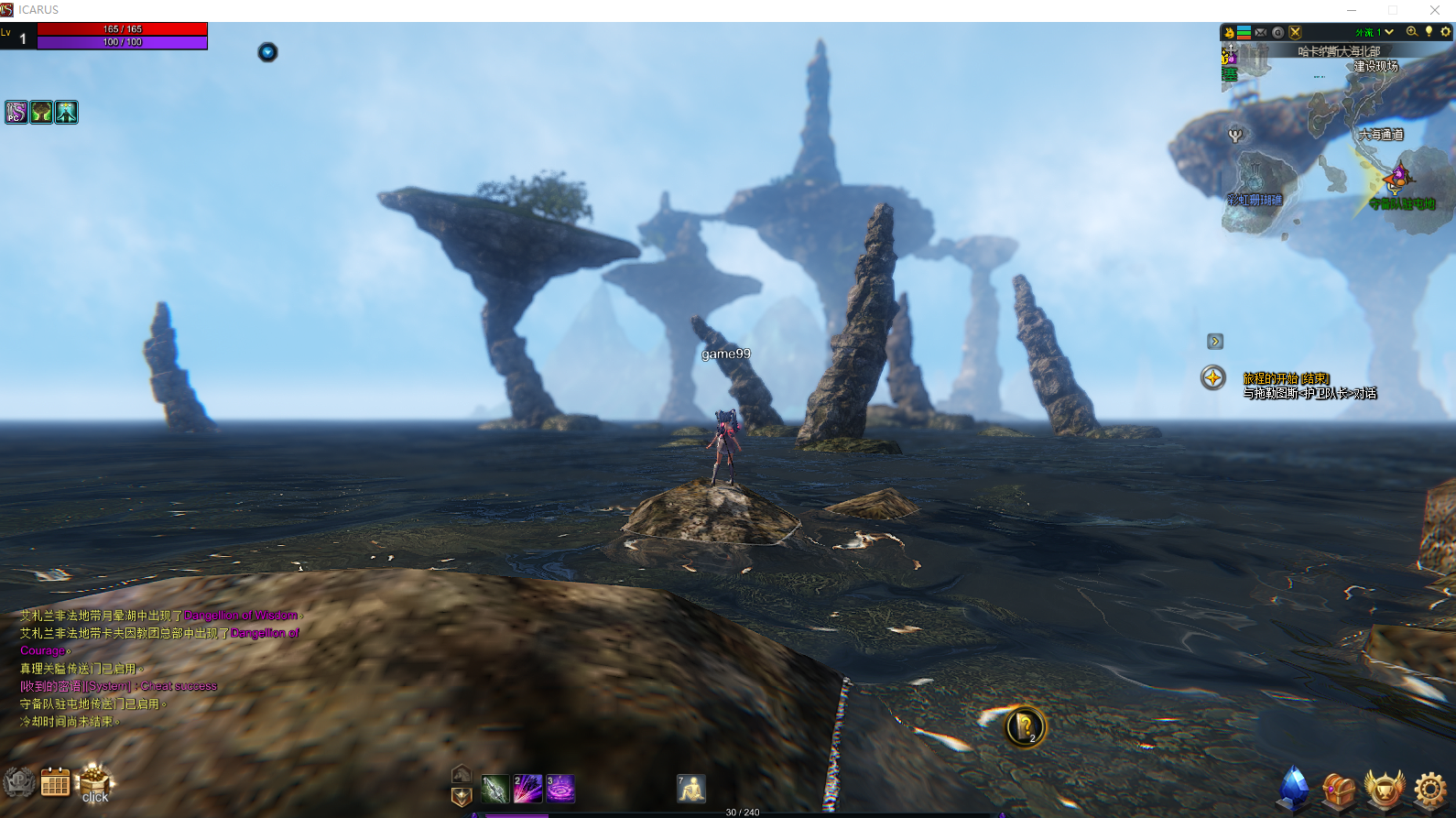1456x818 pixels.
Task: Claim the gold gift box labeled click
Action: click(94, 783)
